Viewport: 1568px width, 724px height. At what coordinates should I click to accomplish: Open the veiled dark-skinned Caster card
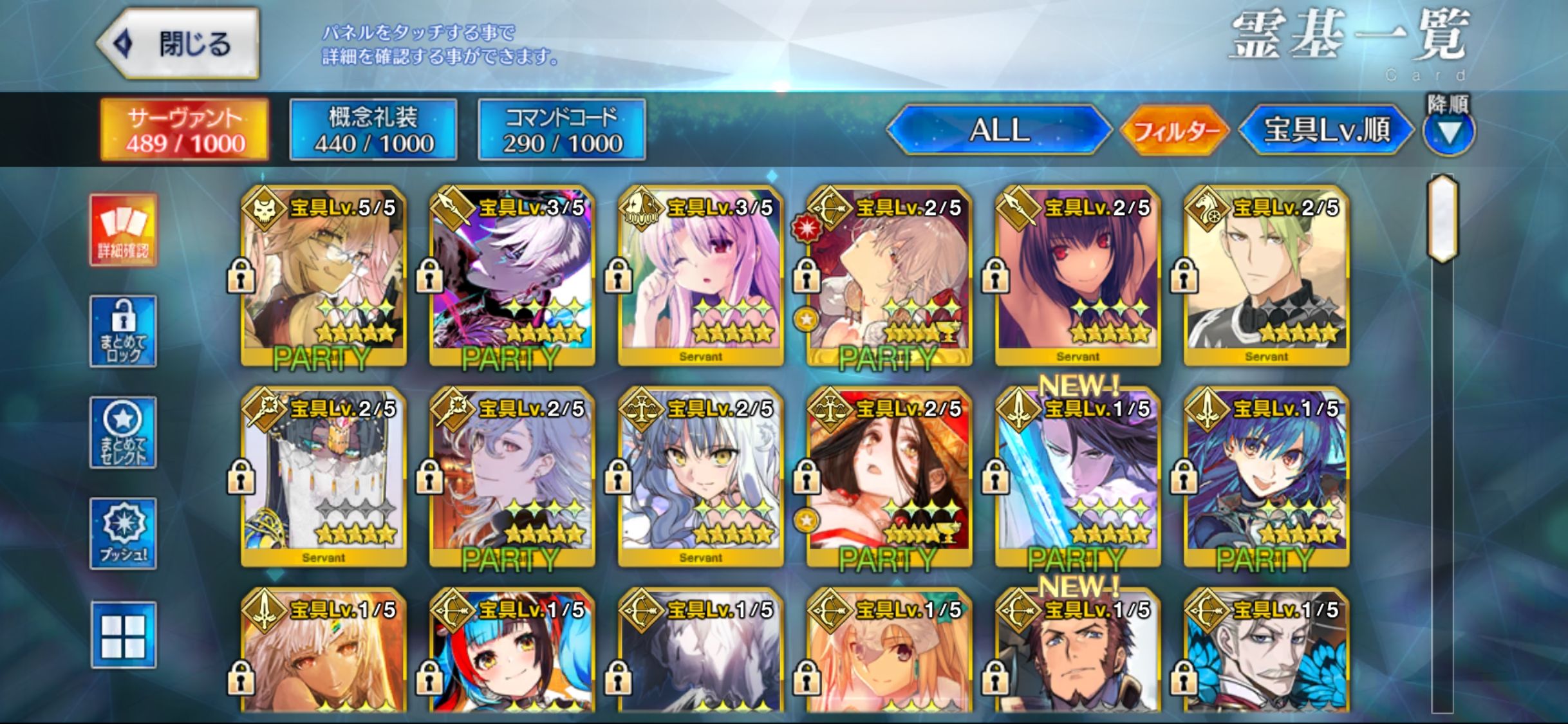click(x=323, y=478)
